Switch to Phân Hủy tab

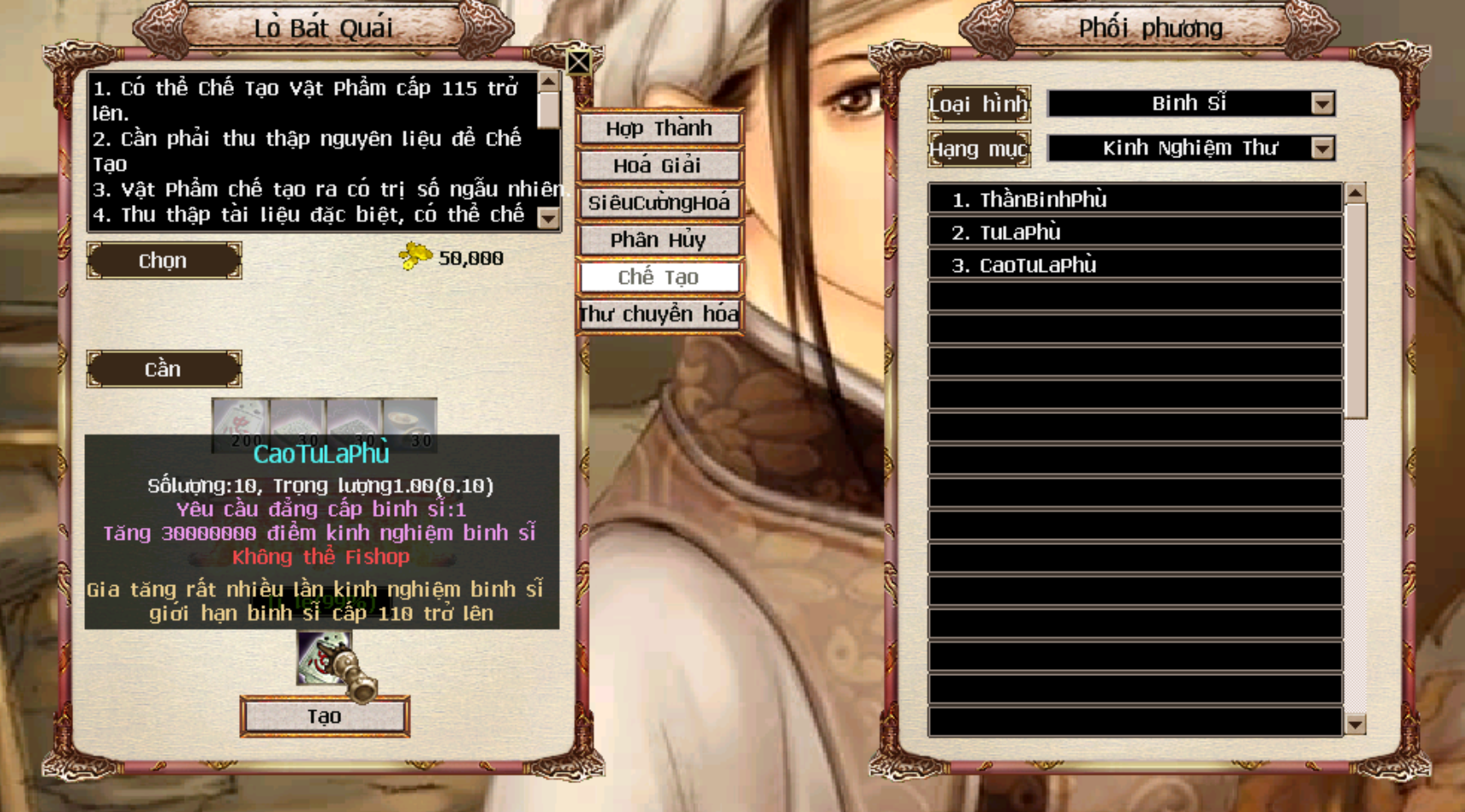[x=658, y=241]
